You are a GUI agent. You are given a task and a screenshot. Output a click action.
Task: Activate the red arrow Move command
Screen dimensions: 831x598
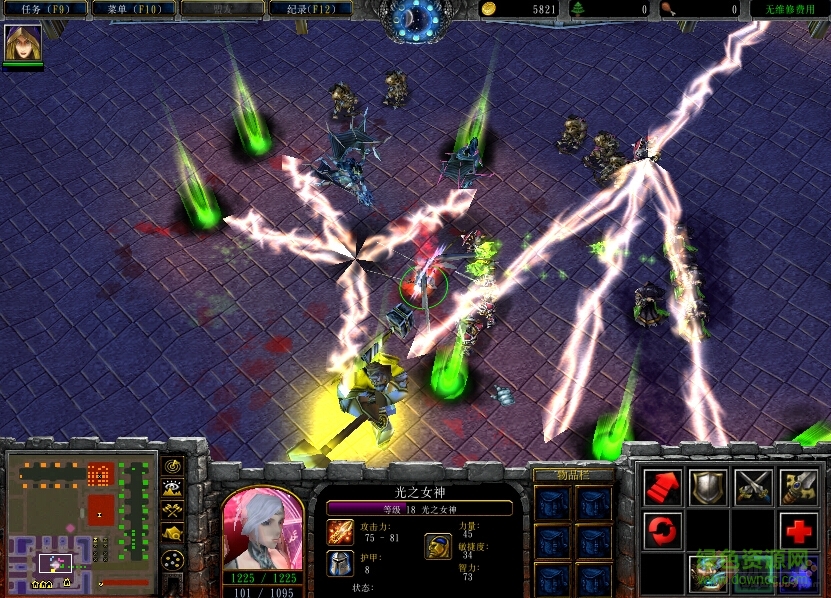click(662, 486)
